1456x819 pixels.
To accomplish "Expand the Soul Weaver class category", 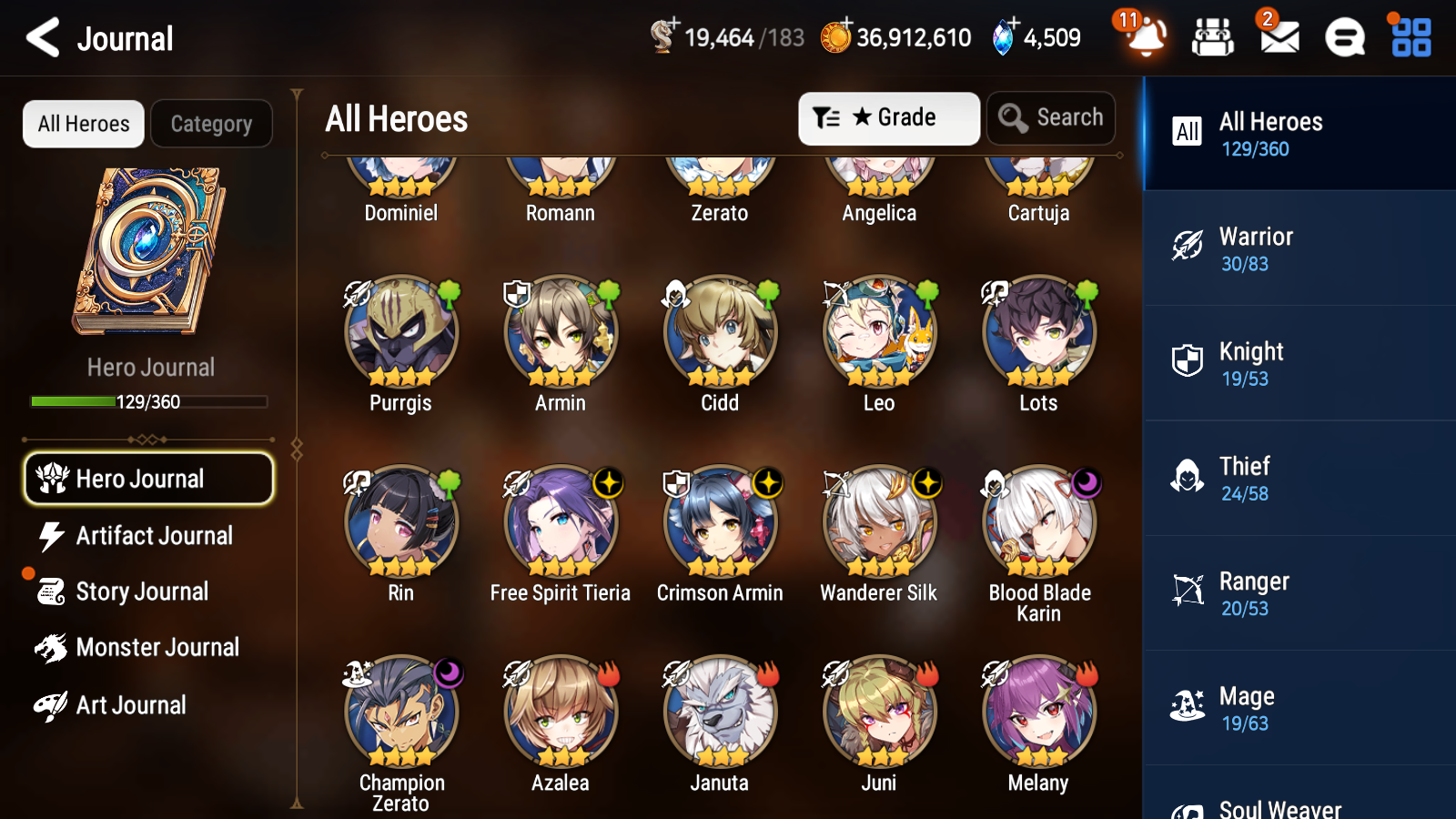I will [1298, 804].
